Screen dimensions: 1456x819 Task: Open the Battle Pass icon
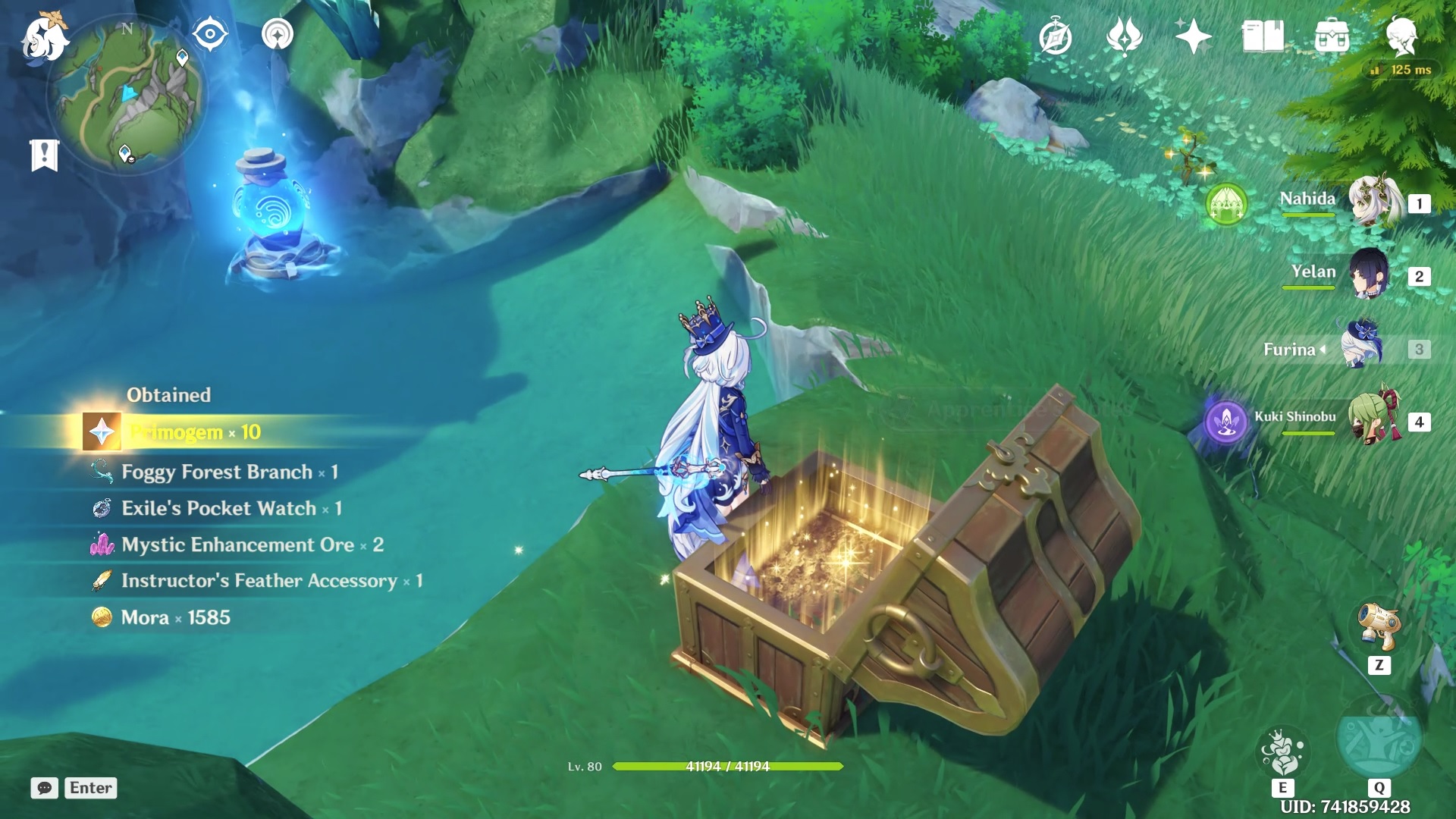point(1124,36)
